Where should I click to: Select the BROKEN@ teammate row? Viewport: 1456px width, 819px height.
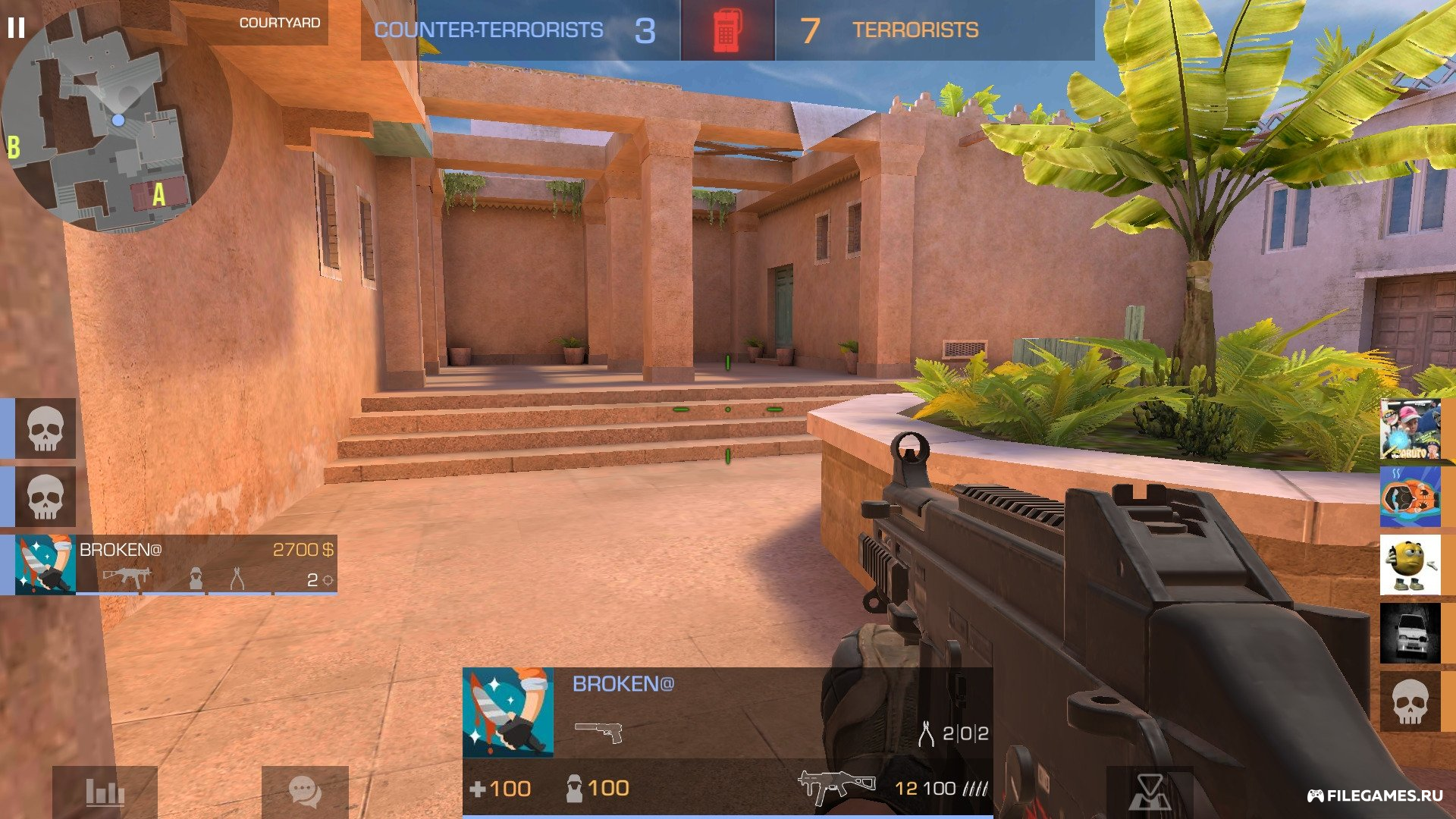[x=176, y=565]
